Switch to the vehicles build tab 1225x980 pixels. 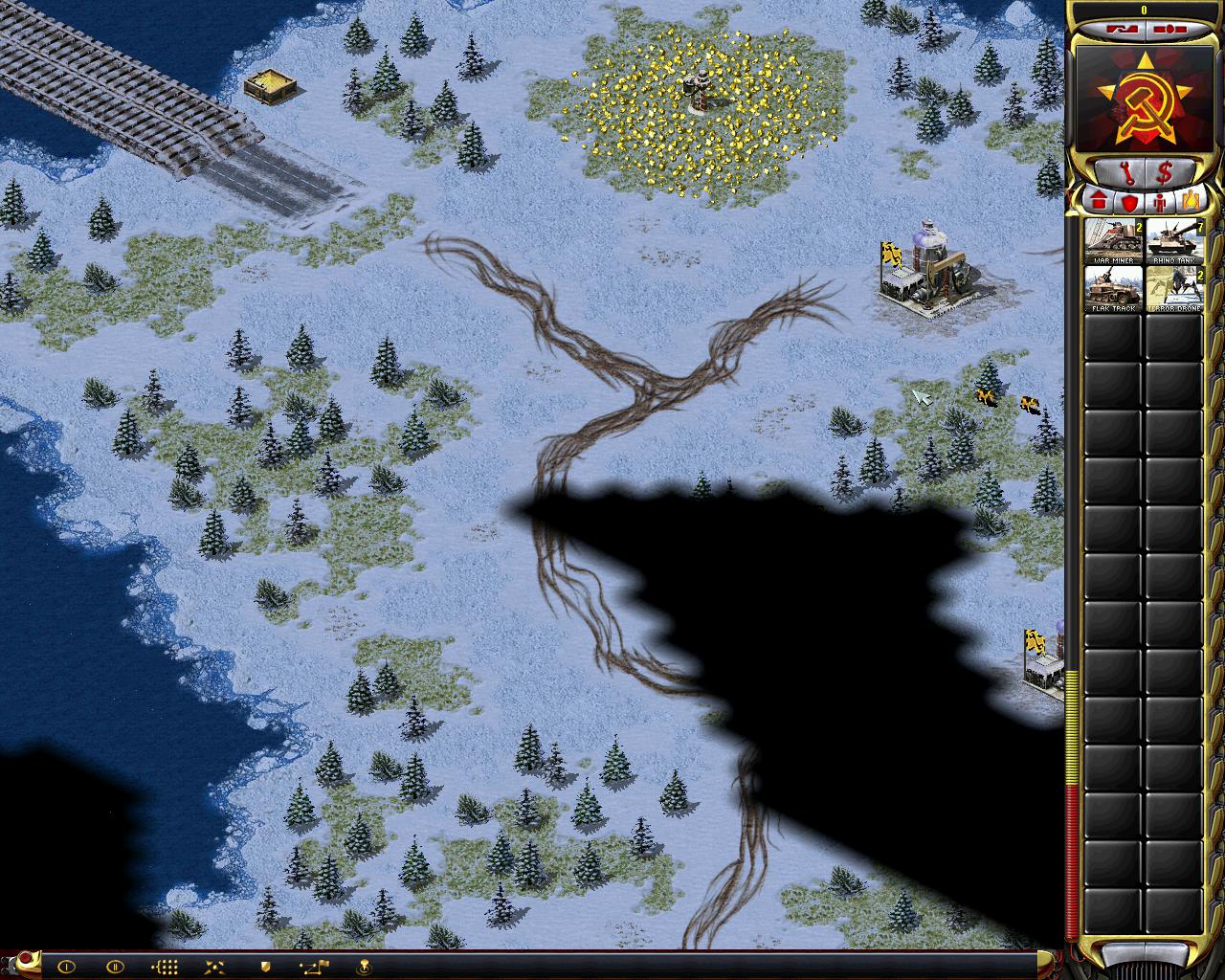pyautogui.click(x=1191, y=202)
